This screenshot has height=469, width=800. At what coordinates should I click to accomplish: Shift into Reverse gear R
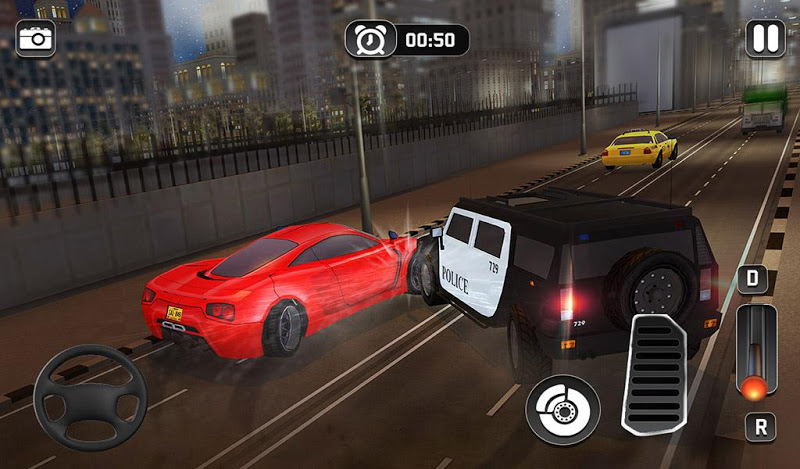pos(759,427)
